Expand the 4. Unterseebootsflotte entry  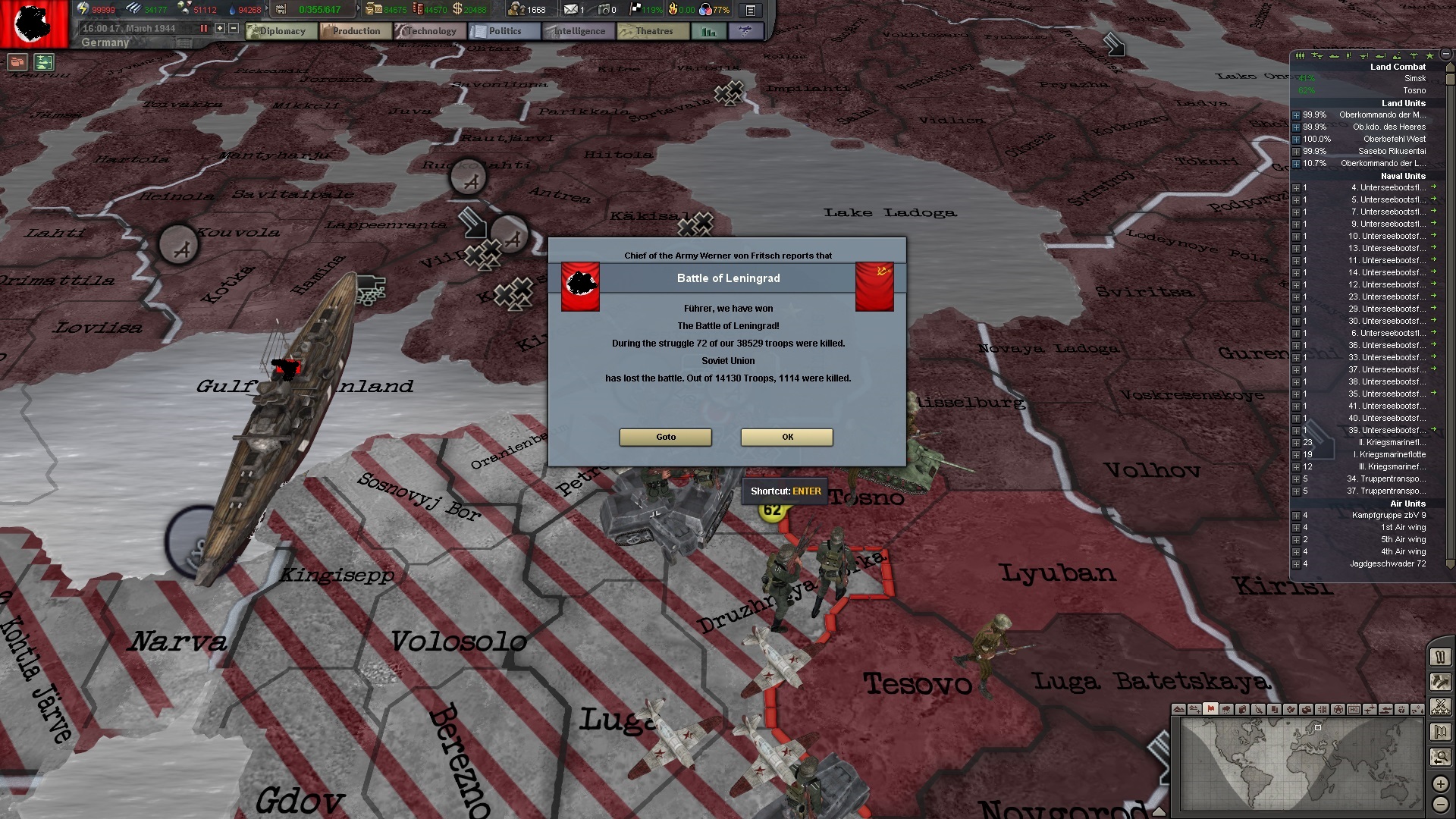point(1296,188)
